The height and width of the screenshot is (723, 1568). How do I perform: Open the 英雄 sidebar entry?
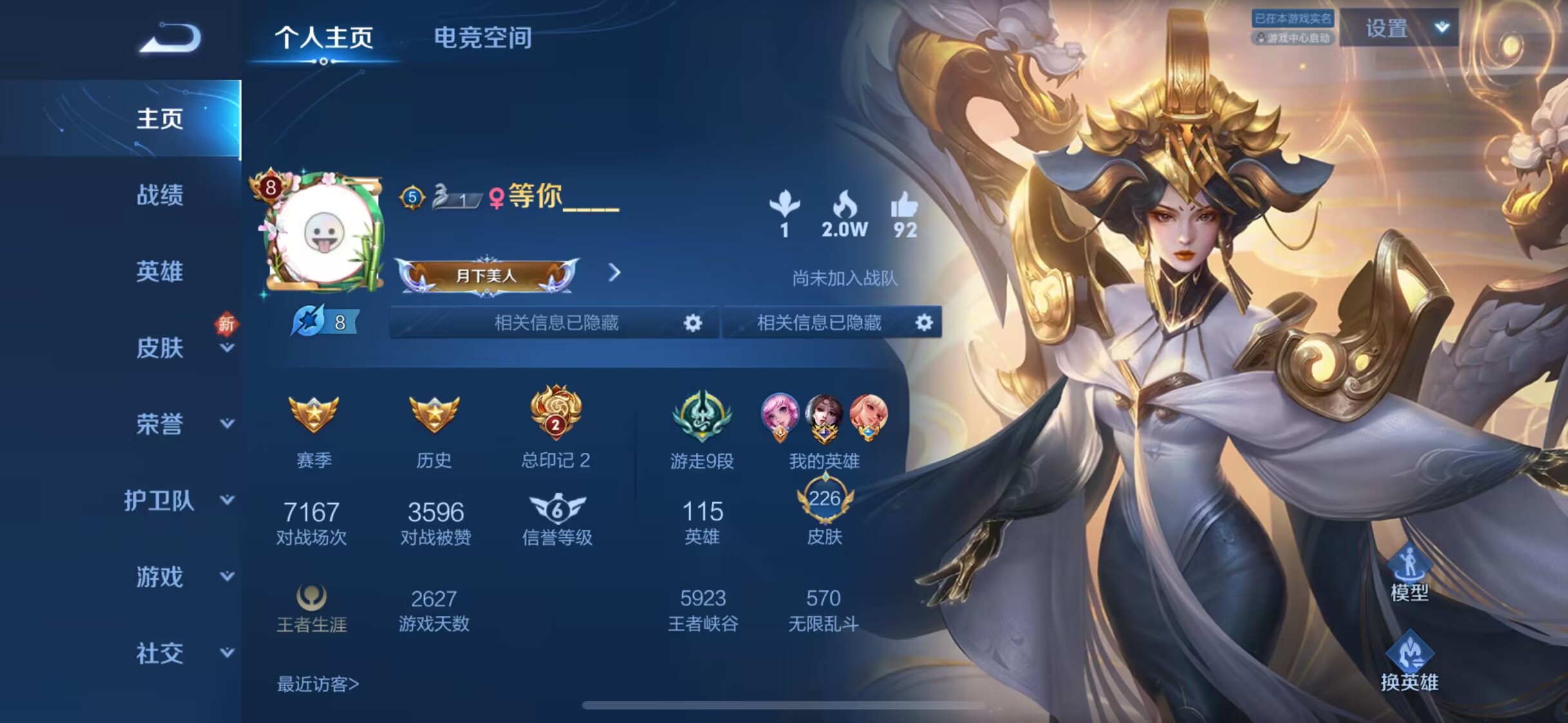pyautogui.click(x=160, y=271)
